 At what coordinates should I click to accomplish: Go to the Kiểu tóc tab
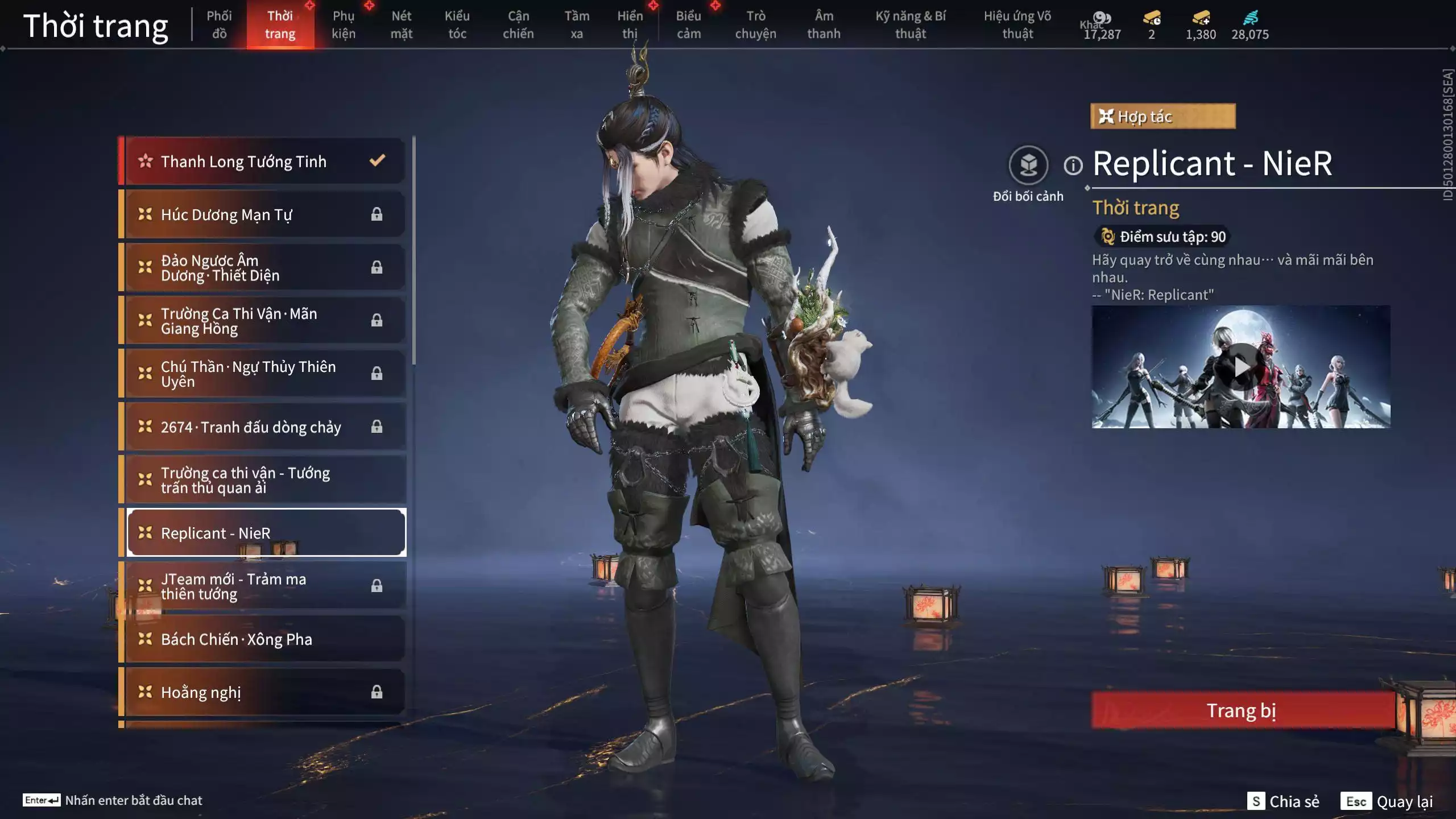[457, 24]
